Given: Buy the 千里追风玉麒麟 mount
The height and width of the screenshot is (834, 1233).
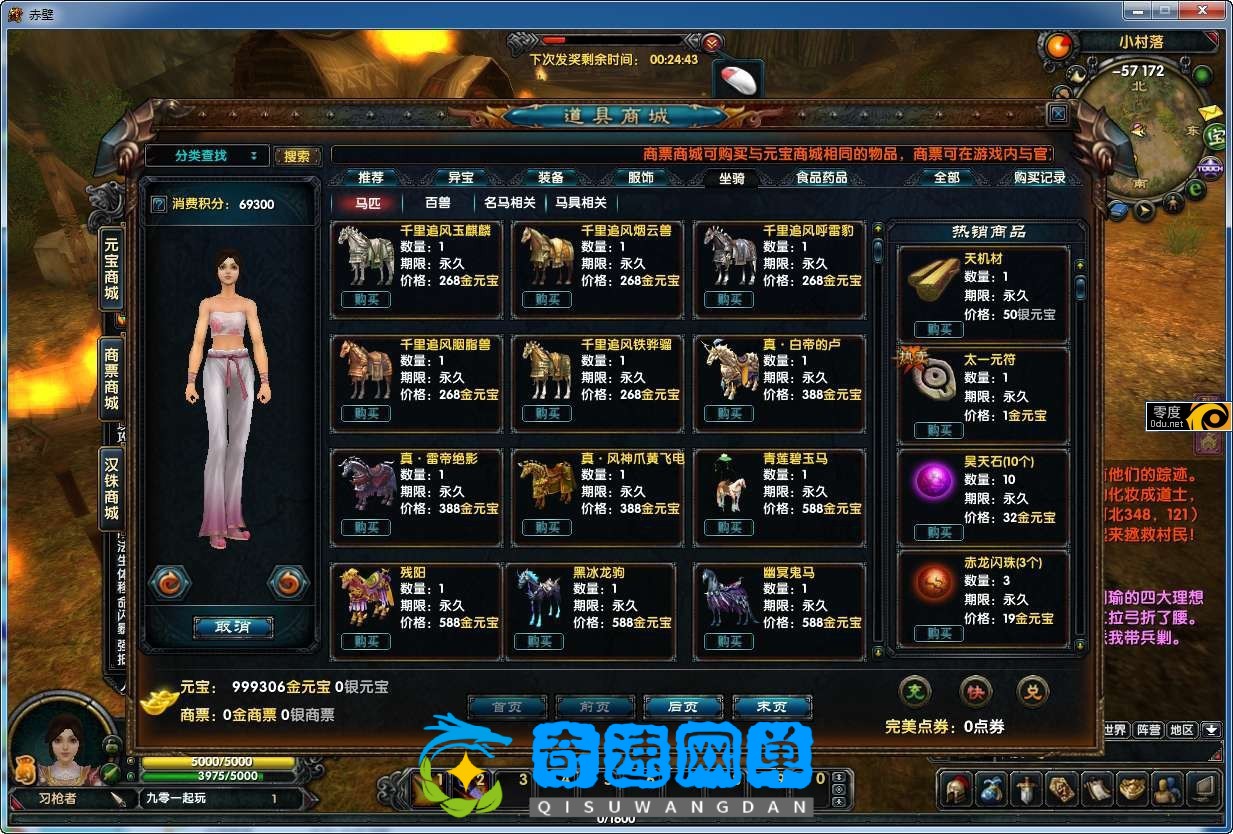Looking at the screenshot, I should [365, 299].
